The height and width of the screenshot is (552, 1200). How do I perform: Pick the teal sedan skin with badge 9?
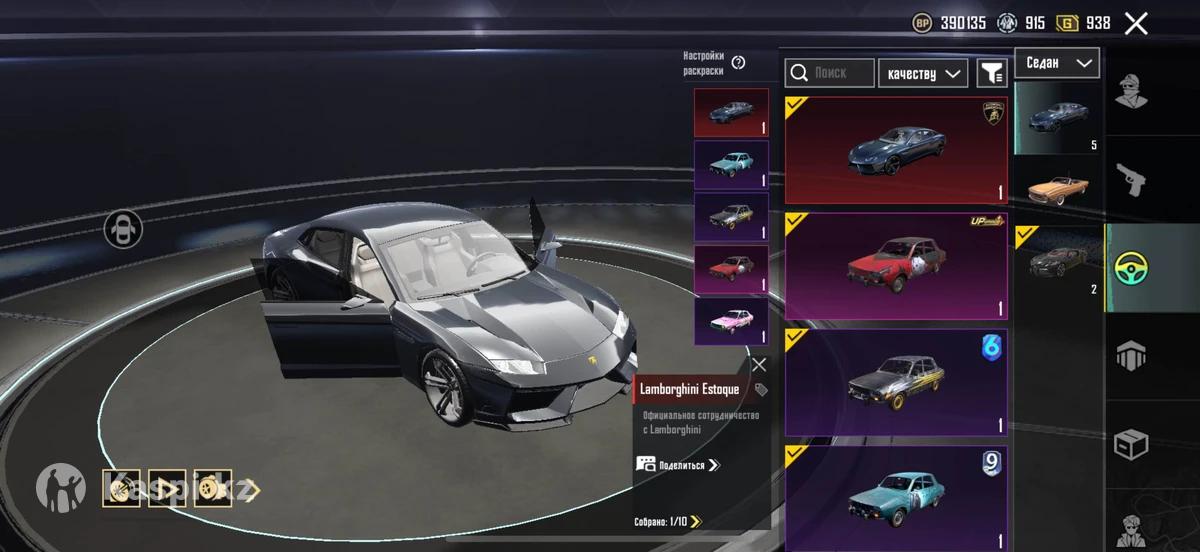tap(896, 498)
